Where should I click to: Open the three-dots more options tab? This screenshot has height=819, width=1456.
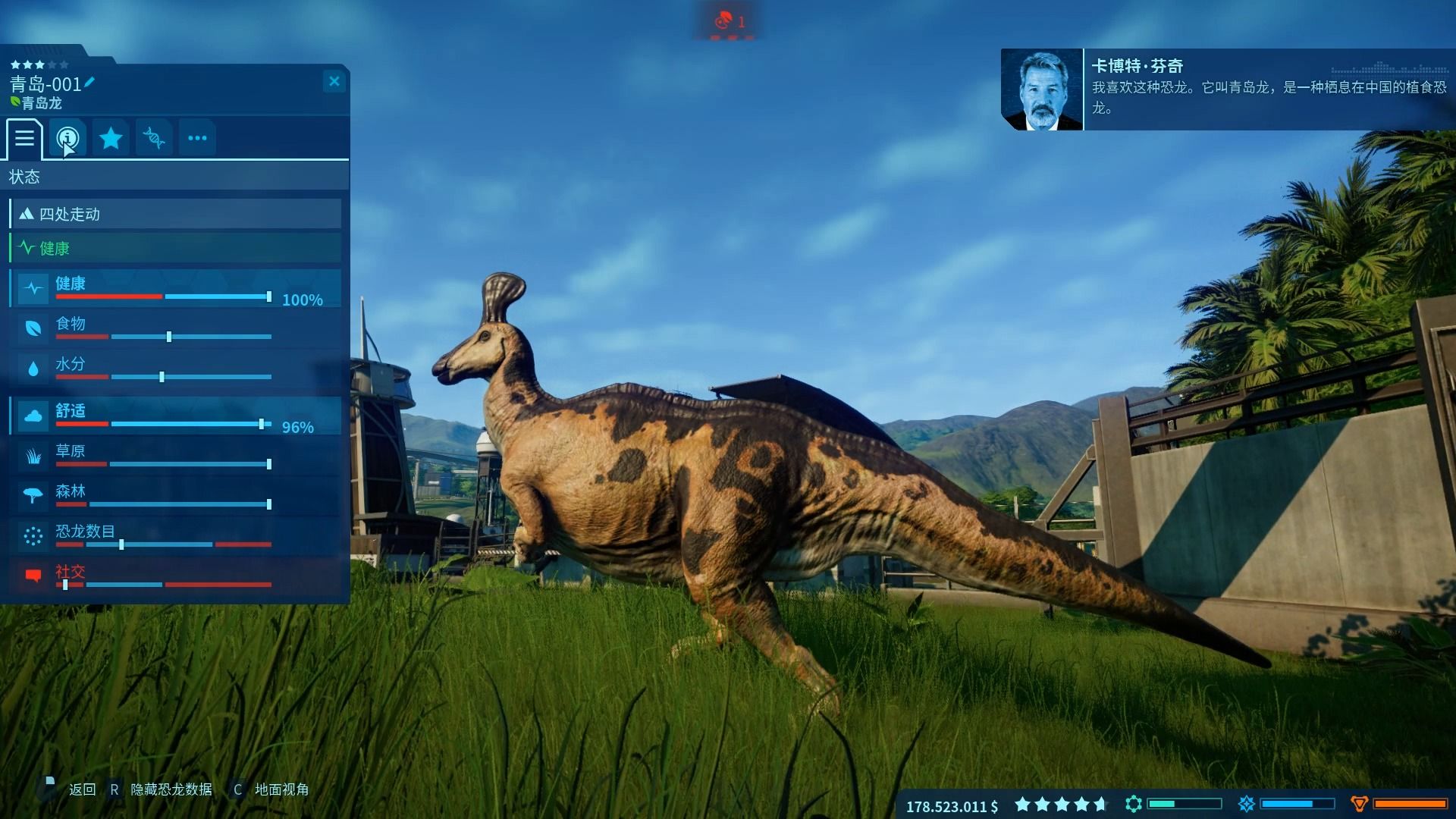tap(197, 138)
